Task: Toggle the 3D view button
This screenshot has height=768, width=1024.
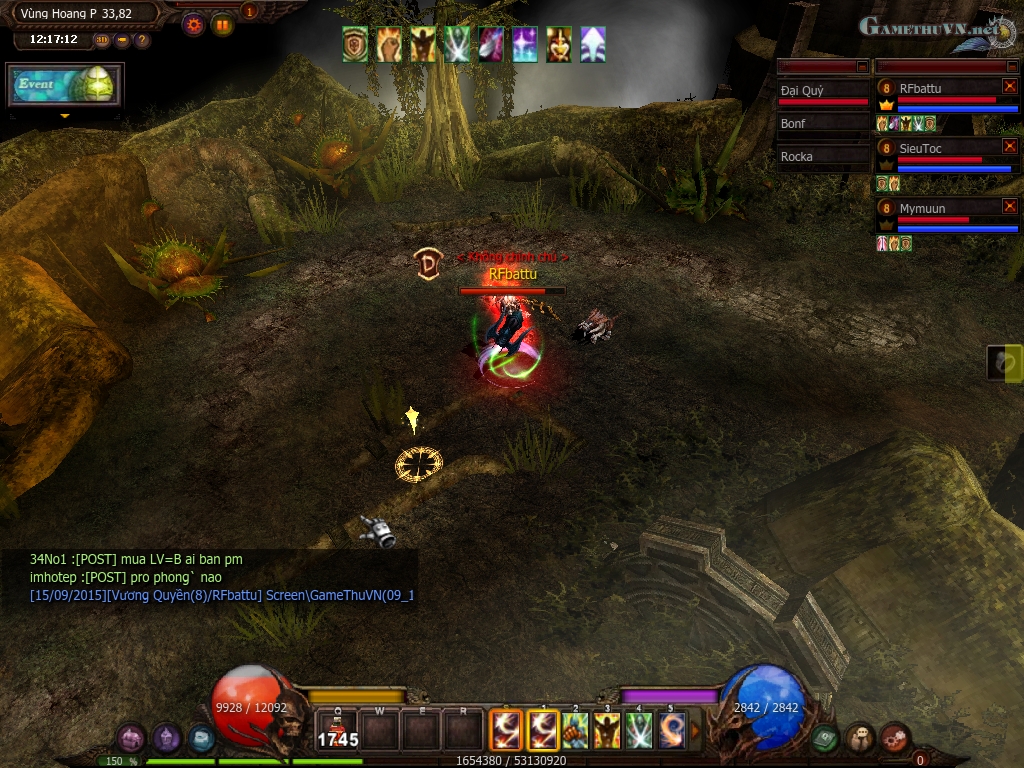Action: (102, 40)
